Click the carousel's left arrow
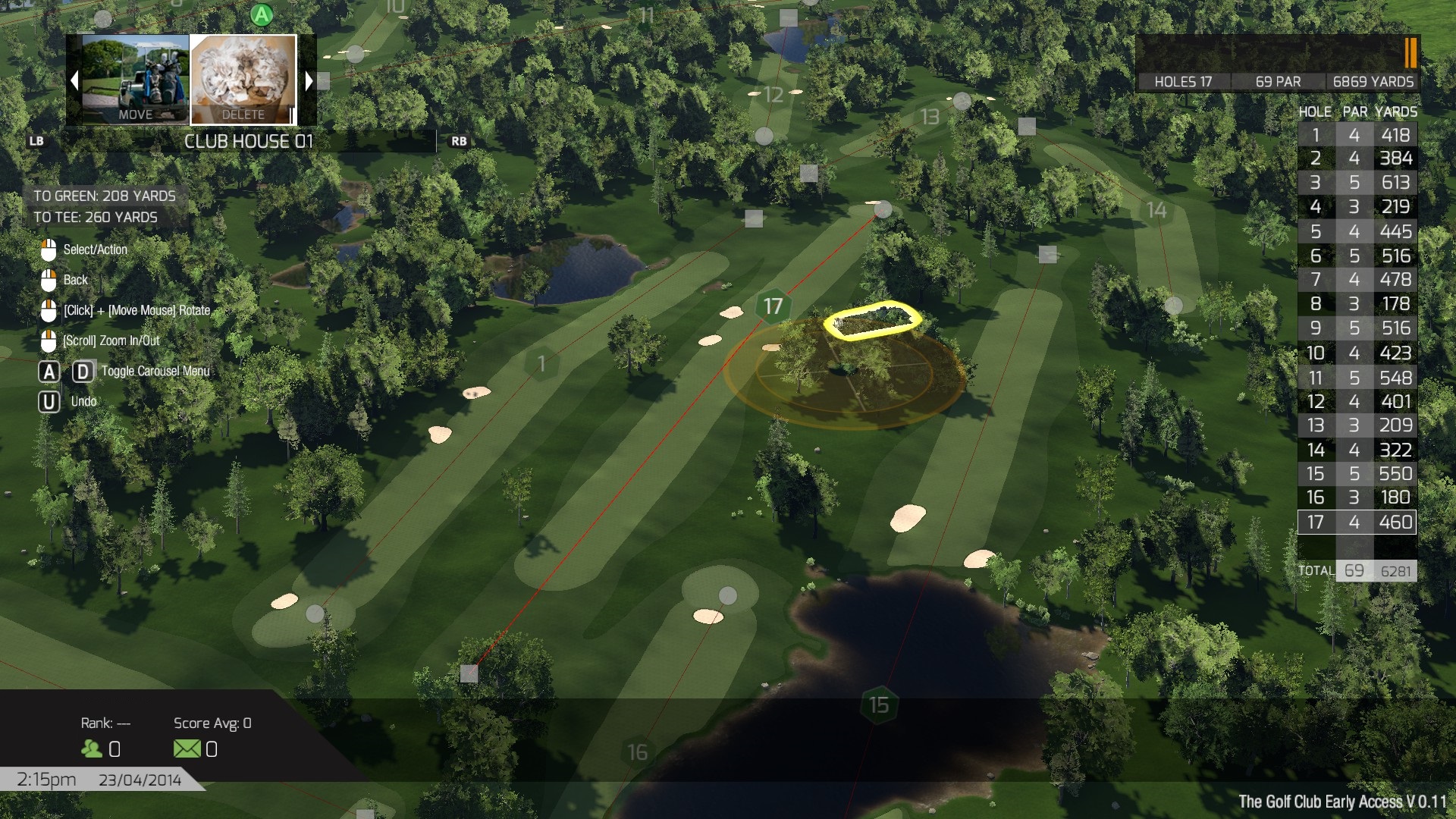Screen dimensions: 1456x819 (74, 80)
